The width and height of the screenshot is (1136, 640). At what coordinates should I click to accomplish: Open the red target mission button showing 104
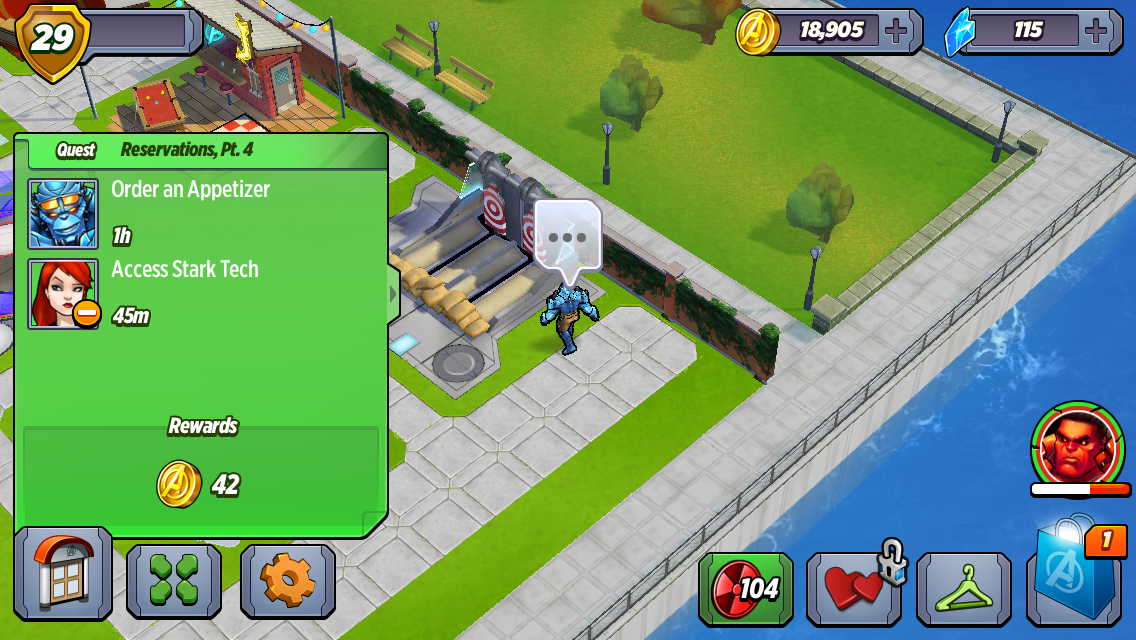pyautogui.click(x=745, y=588)
